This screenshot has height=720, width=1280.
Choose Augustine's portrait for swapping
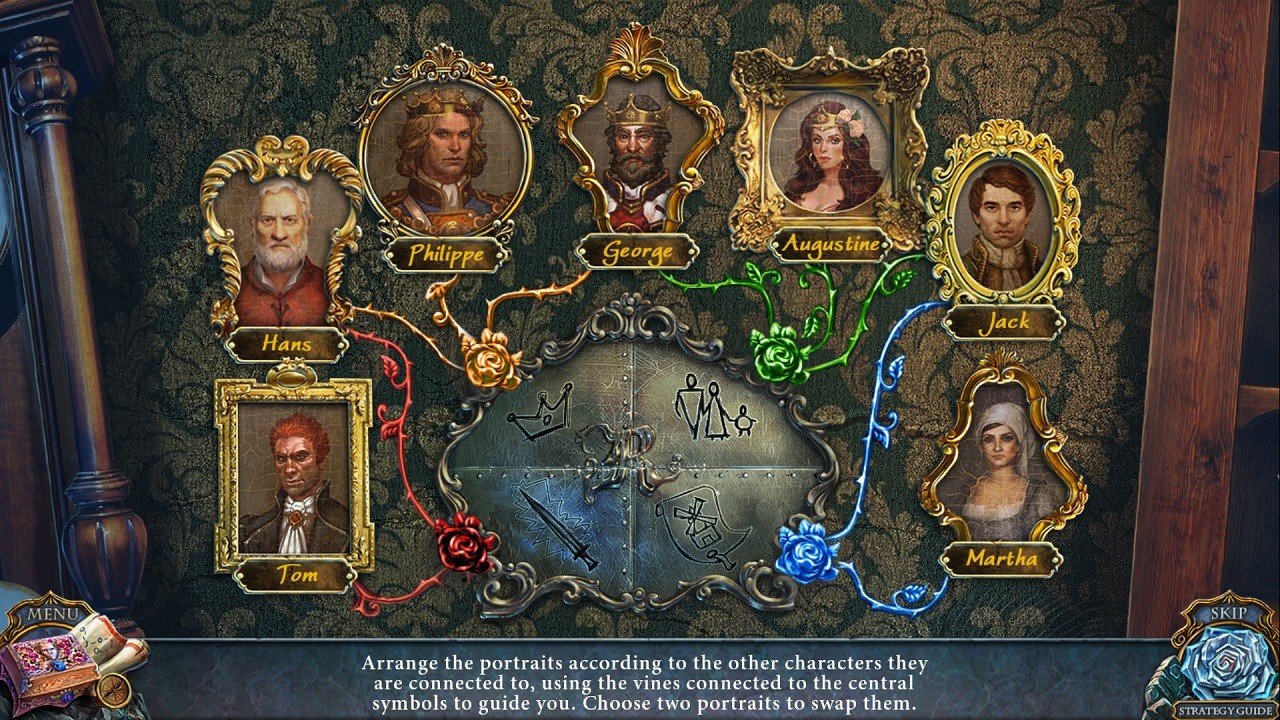(x=830, y=155)
